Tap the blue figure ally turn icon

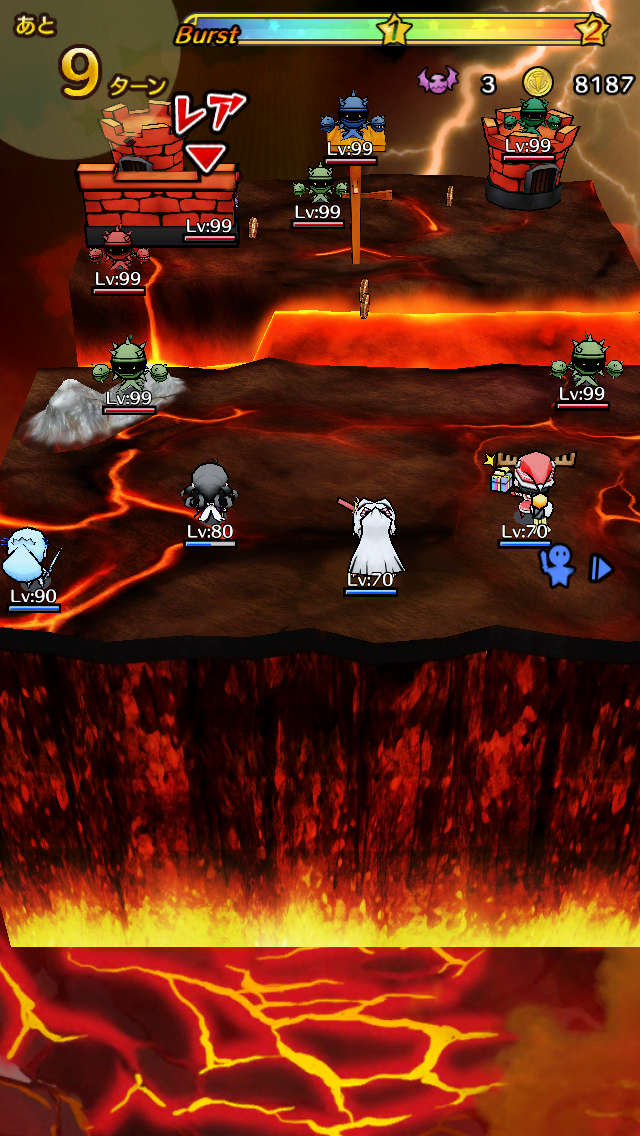(x=556, y=567)
